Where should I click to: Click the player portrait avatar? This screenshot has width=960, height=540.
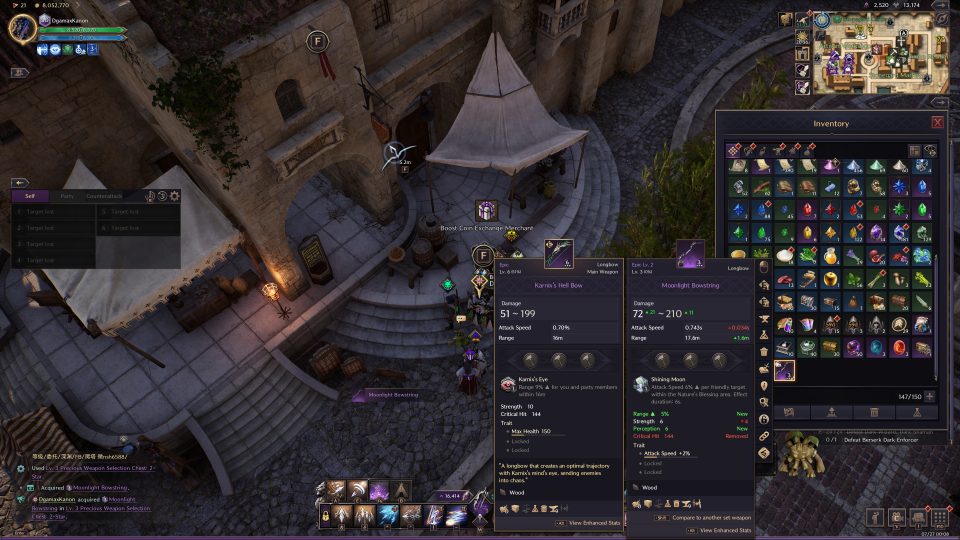point(22,28)
